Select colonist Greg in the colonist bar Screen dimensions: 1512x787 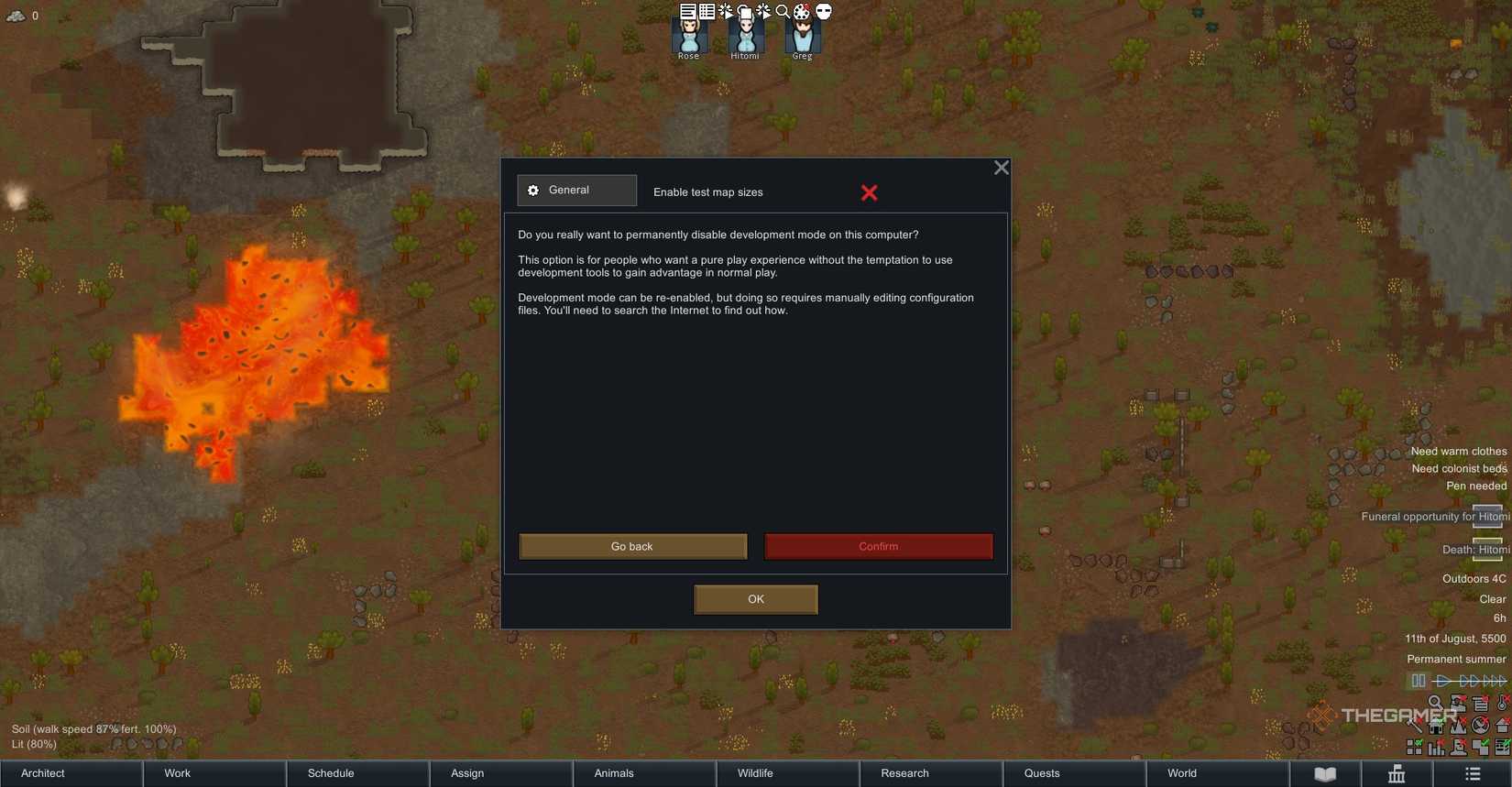pos(801,37)
